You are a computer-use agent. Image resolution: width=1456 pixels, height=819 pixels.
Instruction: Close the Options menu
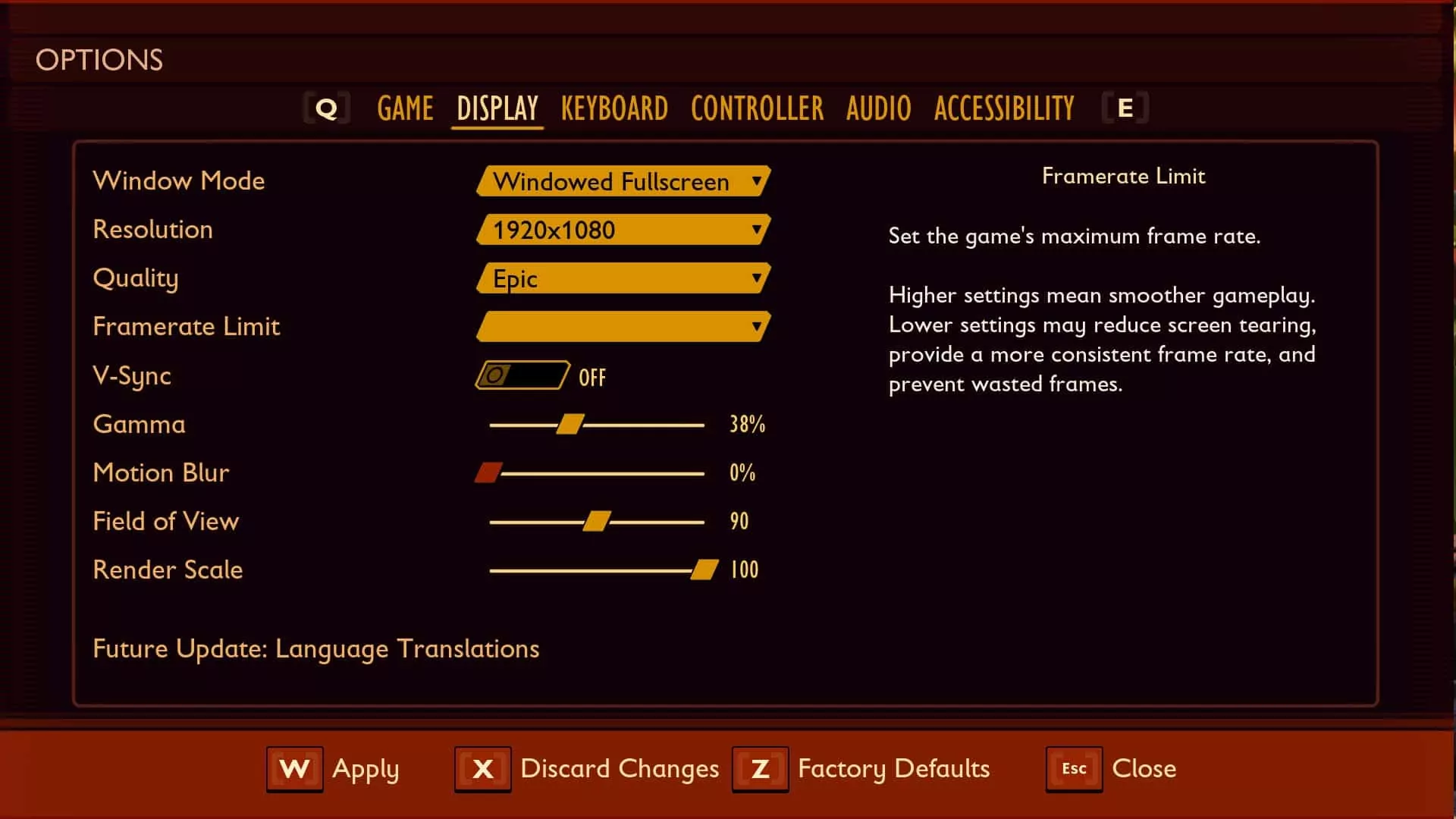click(1112, 769)
